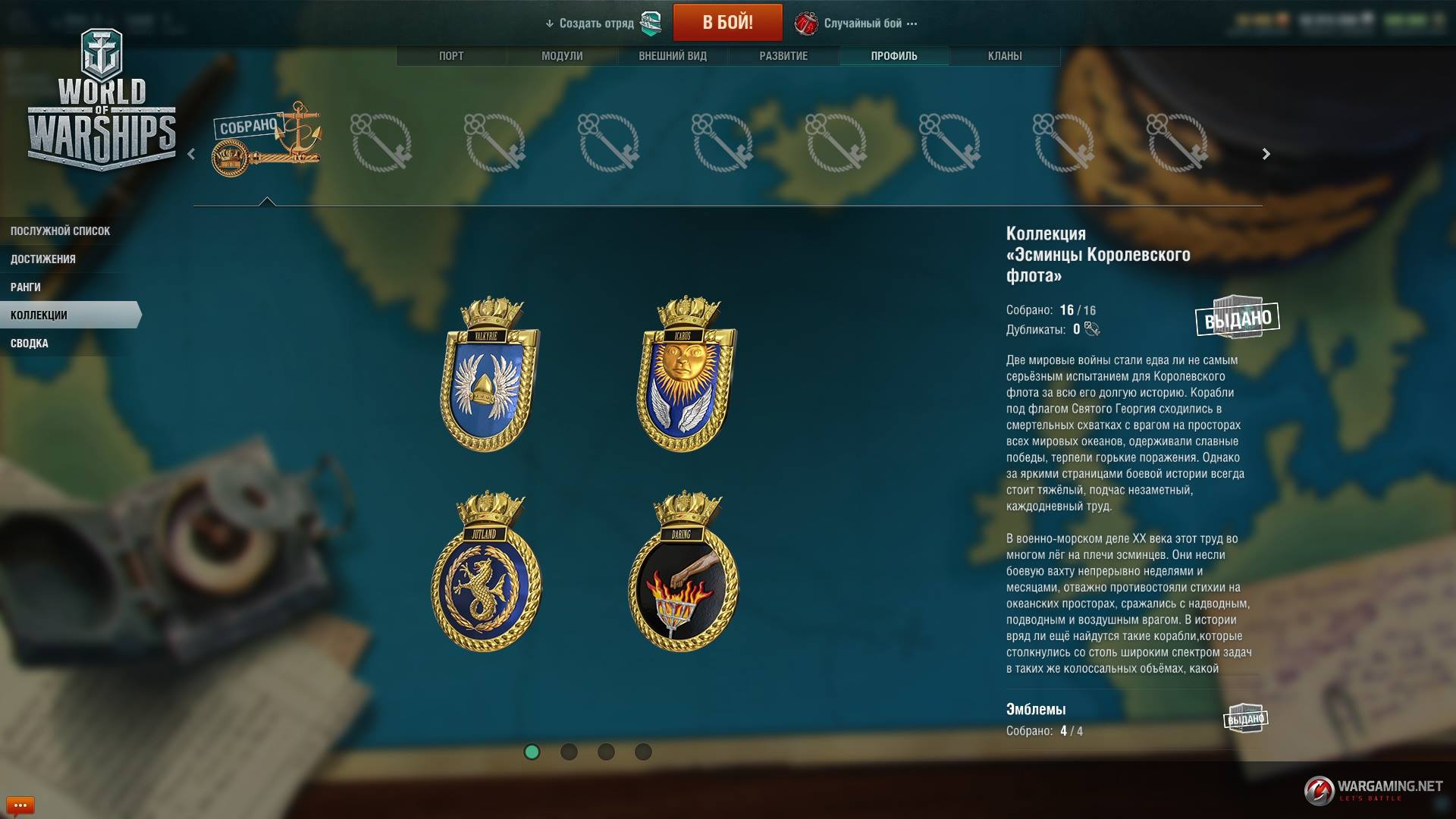Open the РАНГИ section

[26, 287]
